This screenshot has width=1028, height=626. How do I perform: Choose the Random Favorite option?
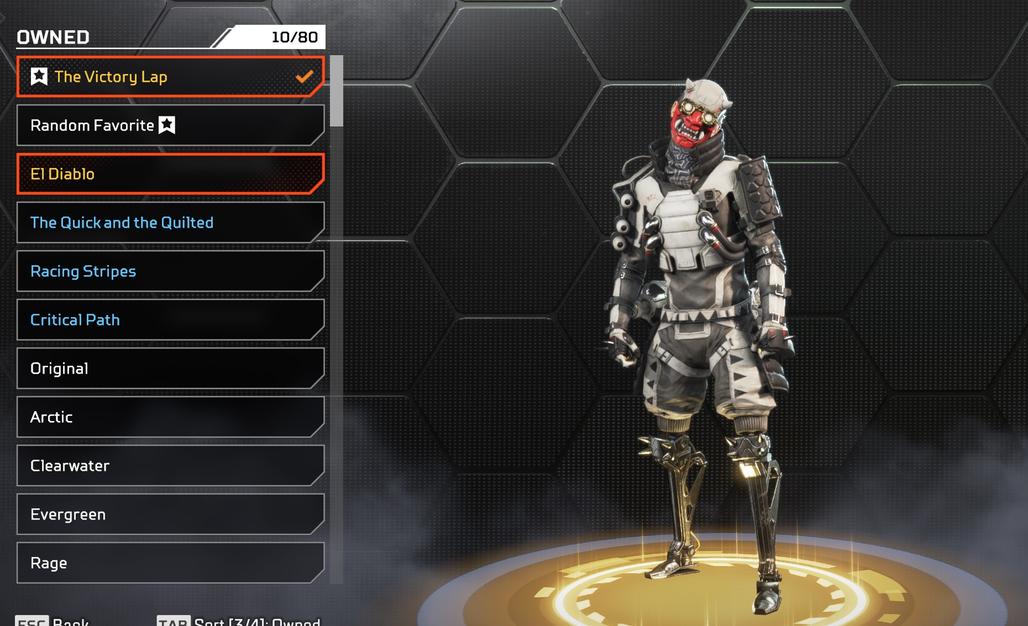[x=170, y=126]
